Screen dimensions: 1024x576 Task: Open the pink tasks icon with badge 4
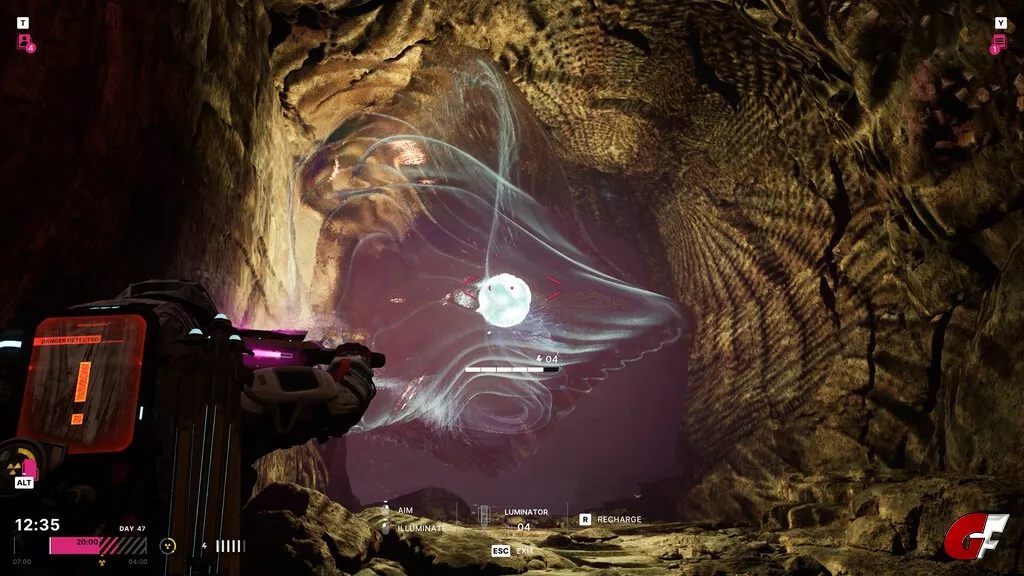(x=24, y=41)
